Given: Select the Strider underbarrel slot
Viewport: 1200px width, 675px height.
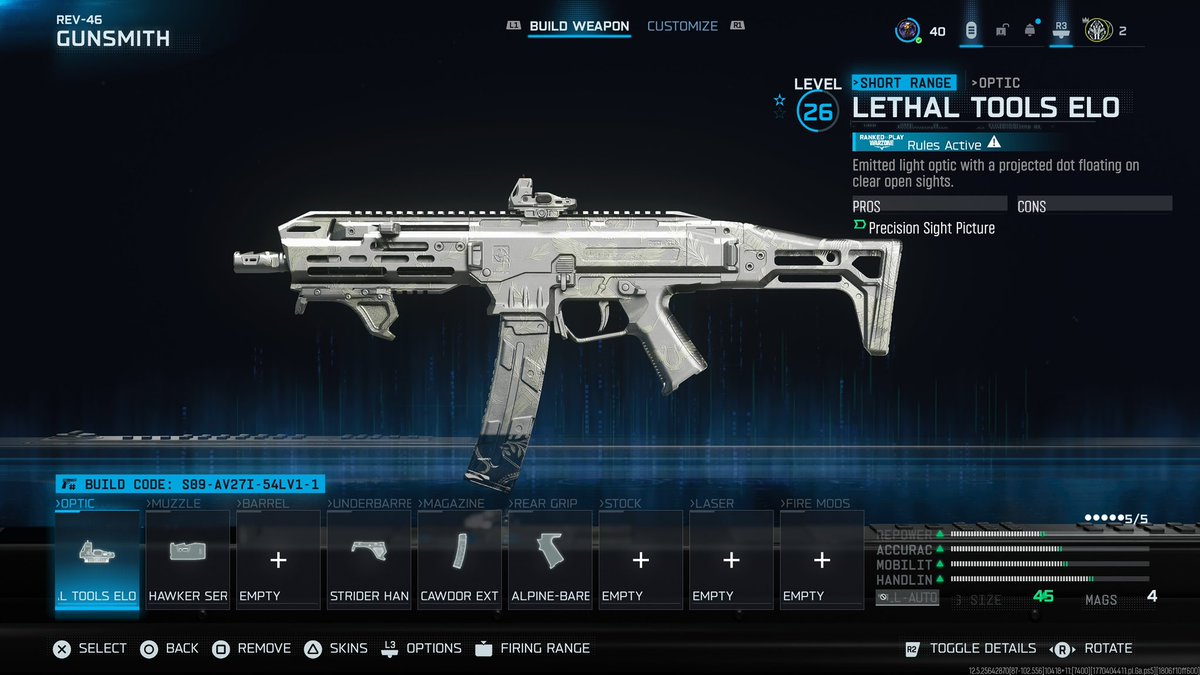Looking at the screenshot, I should (369, 559).
